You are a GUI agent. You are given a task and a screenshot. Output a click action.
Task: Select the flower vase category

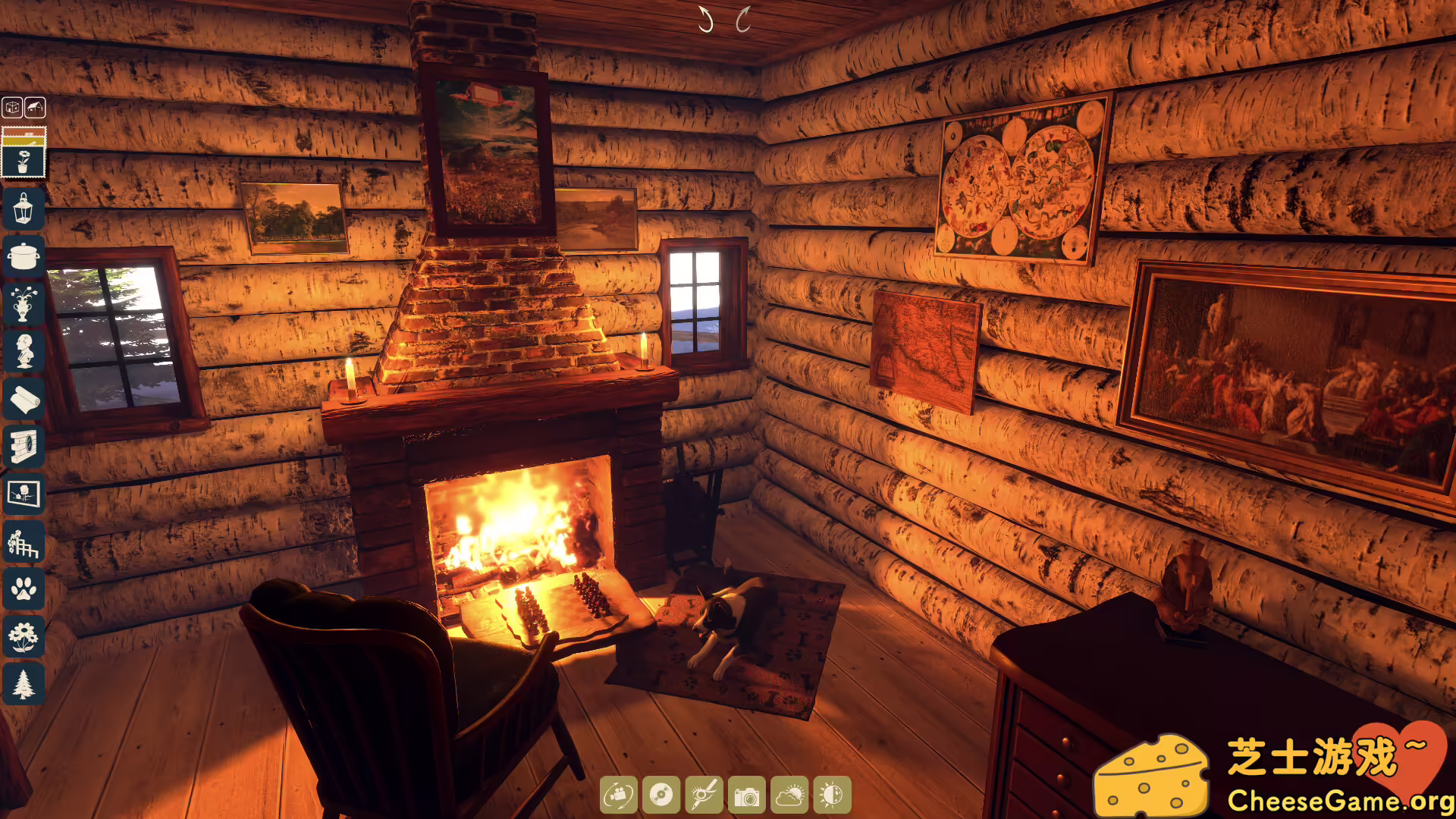tap(24, 303)
